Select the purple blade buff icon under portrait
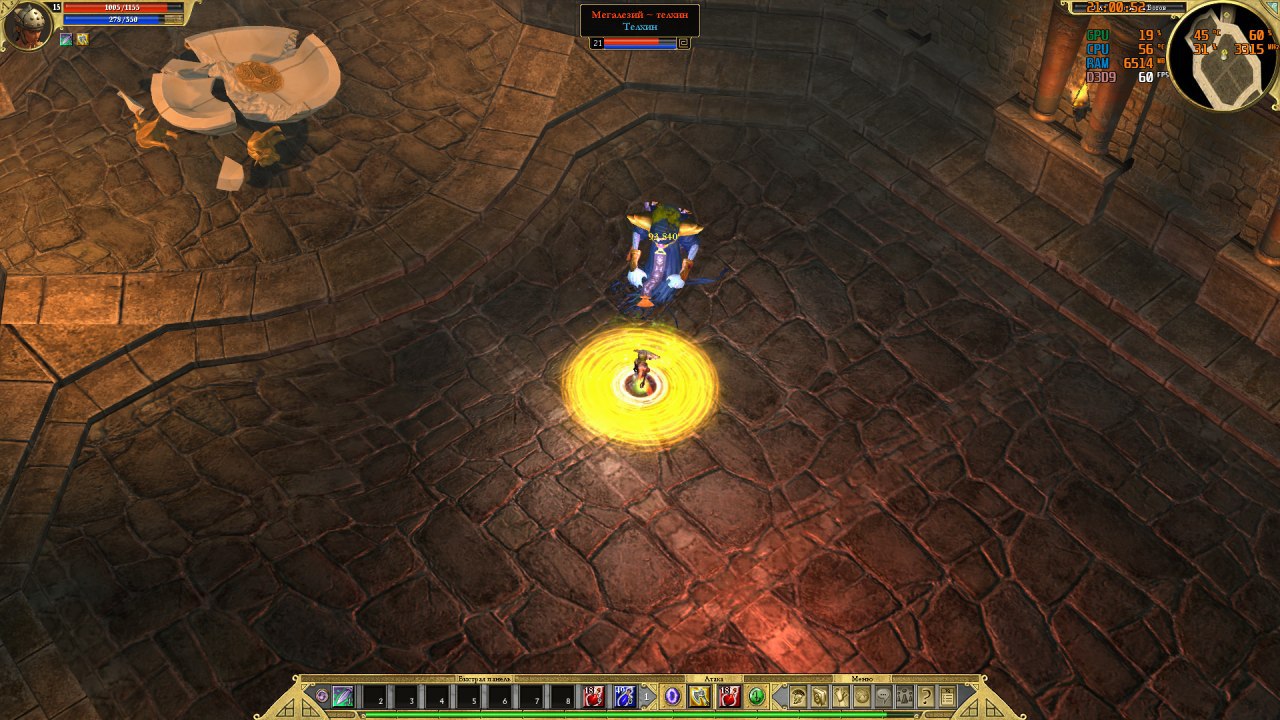Screen dimensions: 1280x720 pyautogui.click(x=66, y=40)
